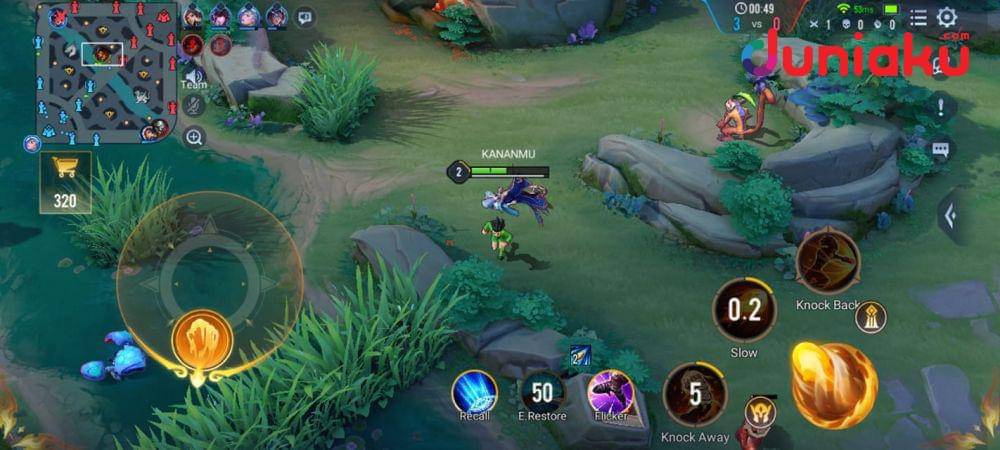This screenshot has width=1000, height=450.
Task: Click the magnifier zoom button
Action: pyautogui.click(x=194, y=137)
